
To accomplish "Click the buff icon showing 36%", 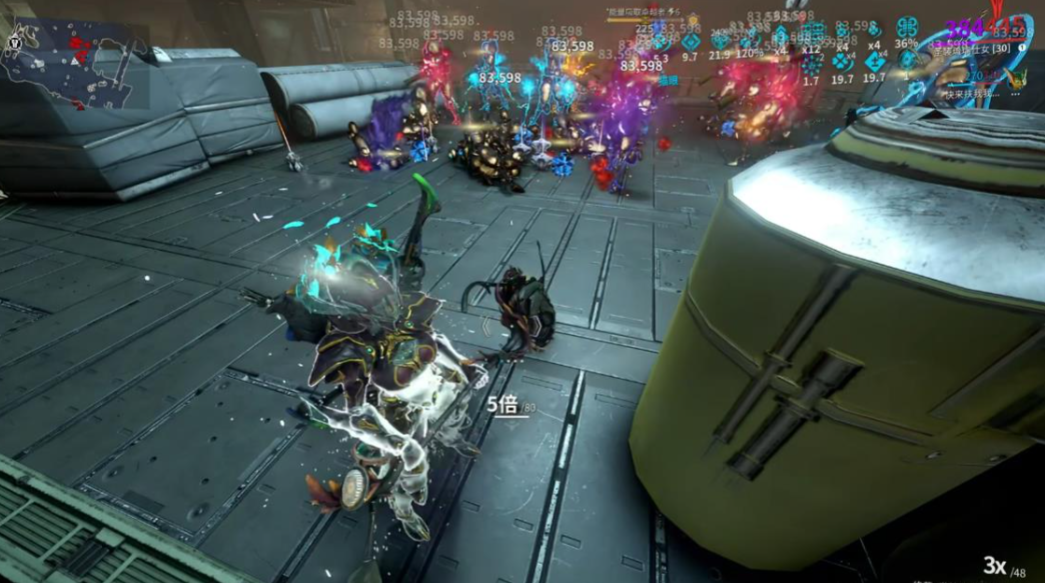I will click(907, 28).
